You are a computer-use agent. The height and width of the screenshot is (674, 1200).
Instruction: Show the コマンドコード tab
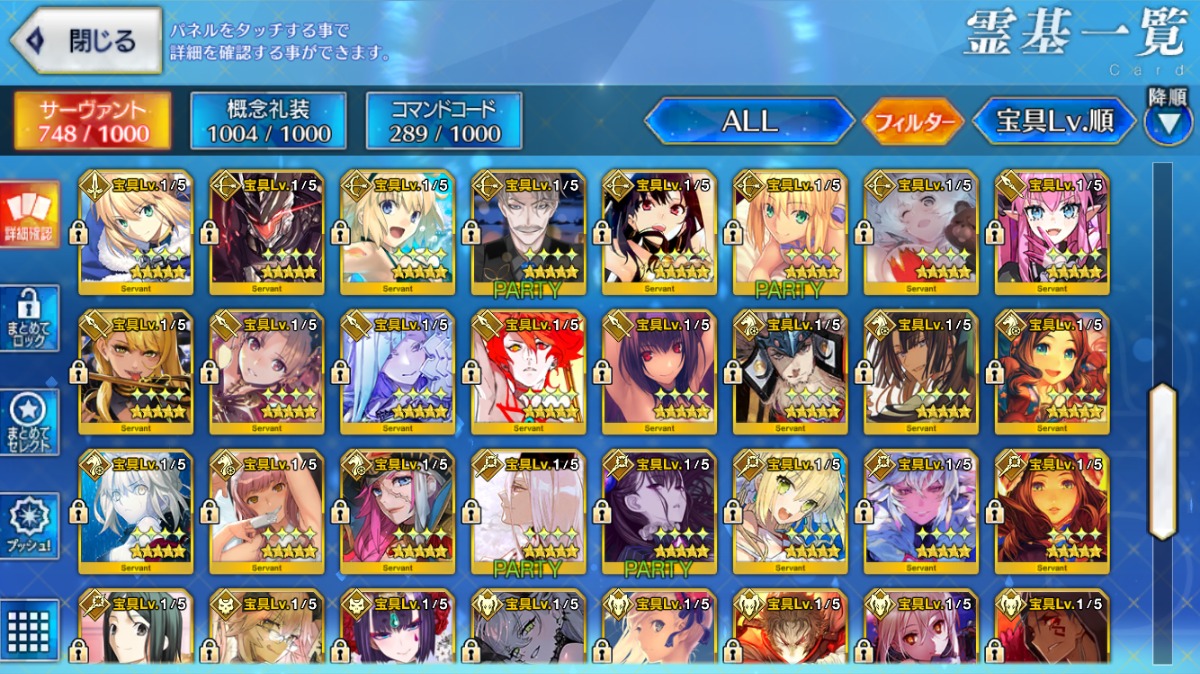point(444,121)
